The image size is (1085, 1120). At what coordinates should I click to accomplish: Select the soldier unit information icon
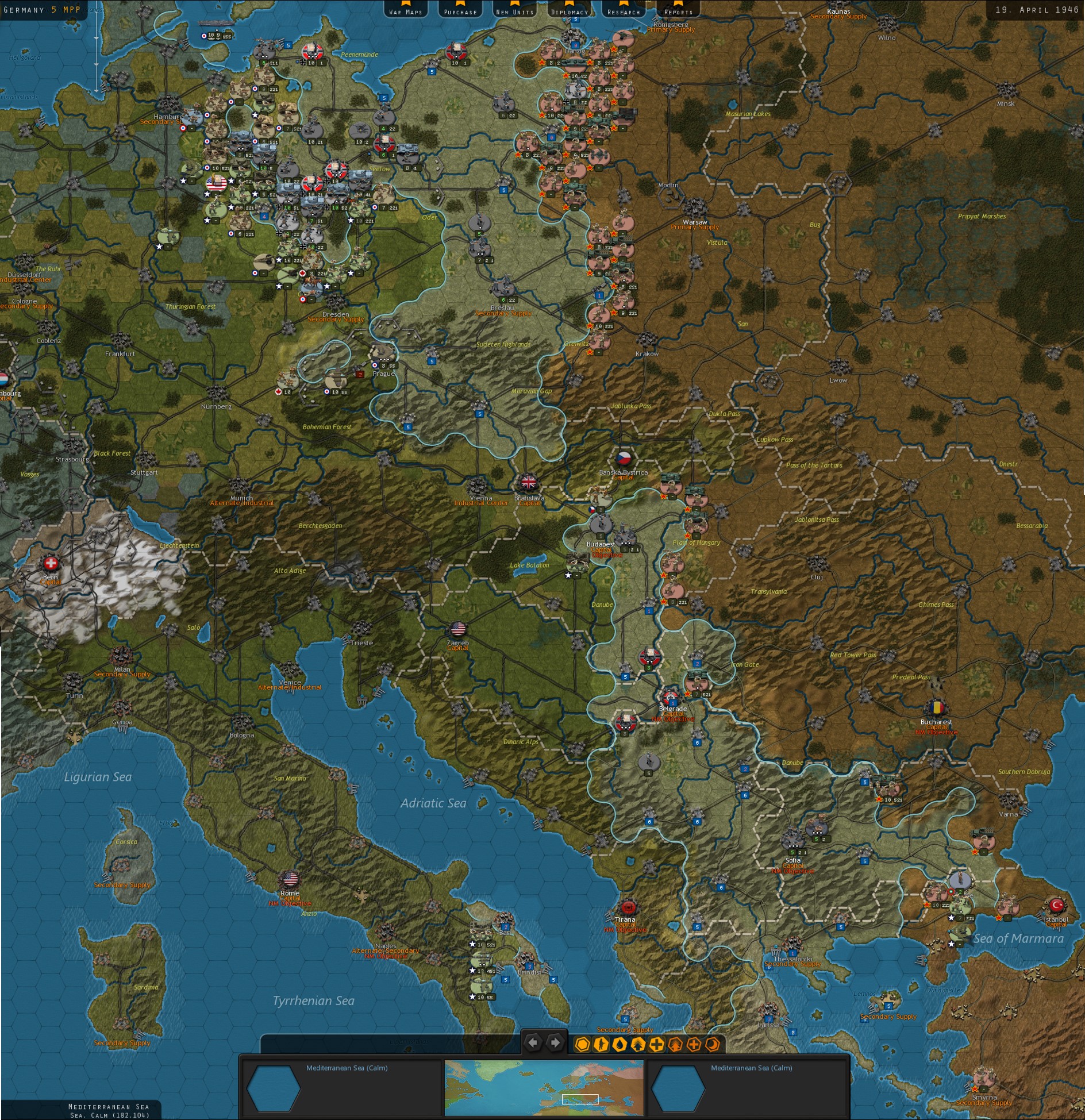601,1044
